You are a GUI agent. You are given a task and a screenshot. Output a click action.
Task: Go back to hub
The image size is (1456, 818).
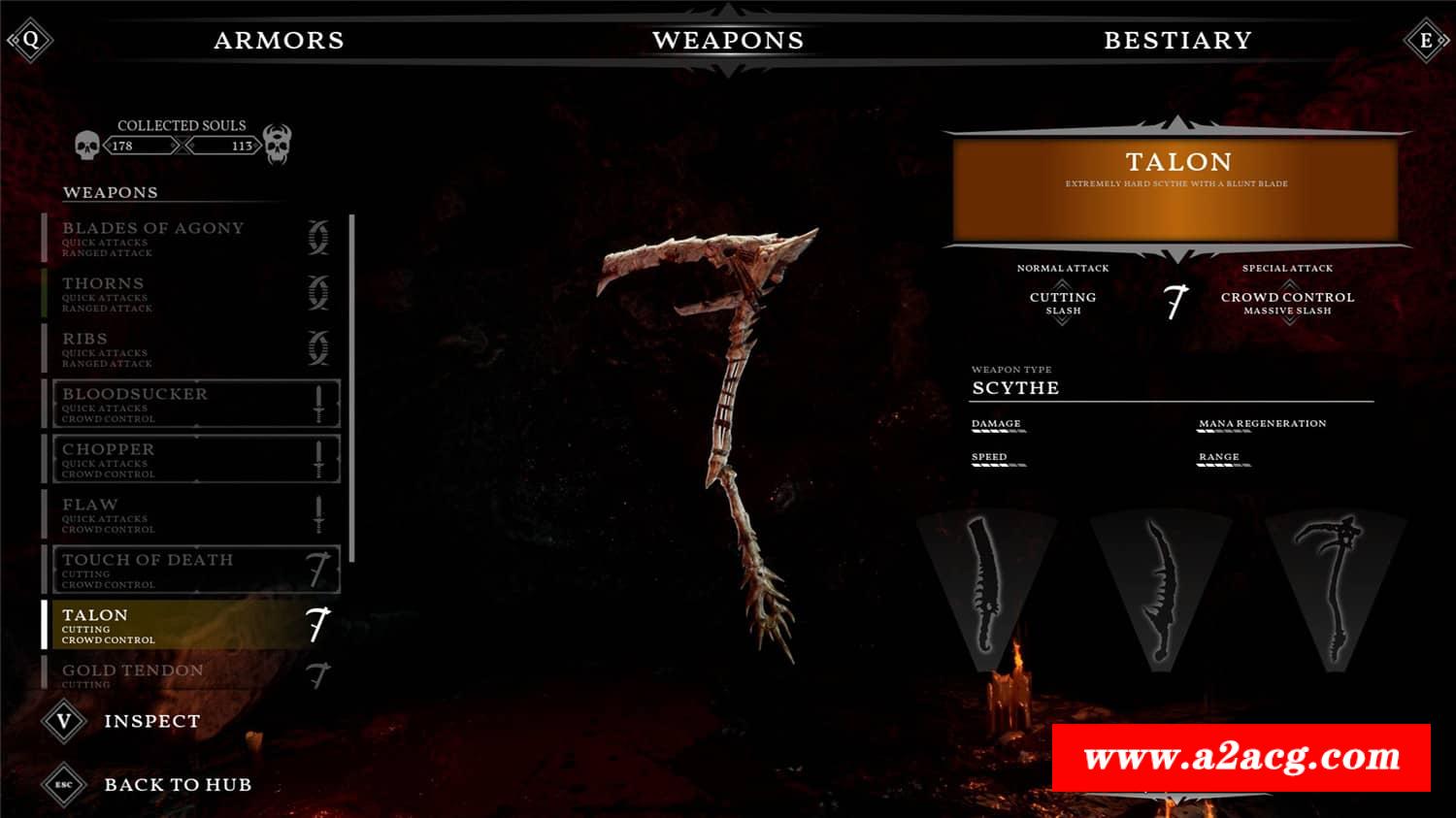pos(177,784)
